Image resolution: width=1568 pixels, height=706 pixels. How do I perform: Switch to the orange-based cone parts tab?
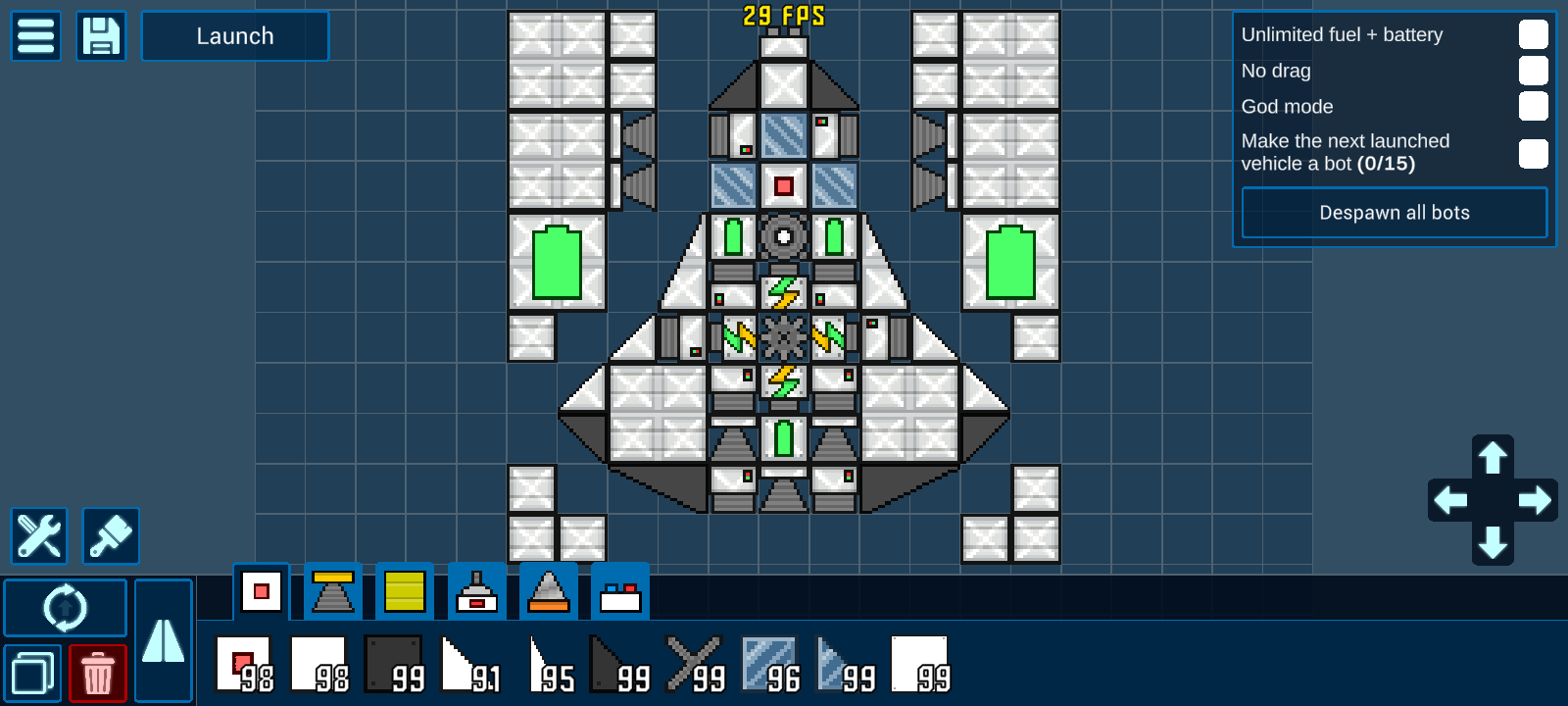pyautogui.click(x=548, y=591)
